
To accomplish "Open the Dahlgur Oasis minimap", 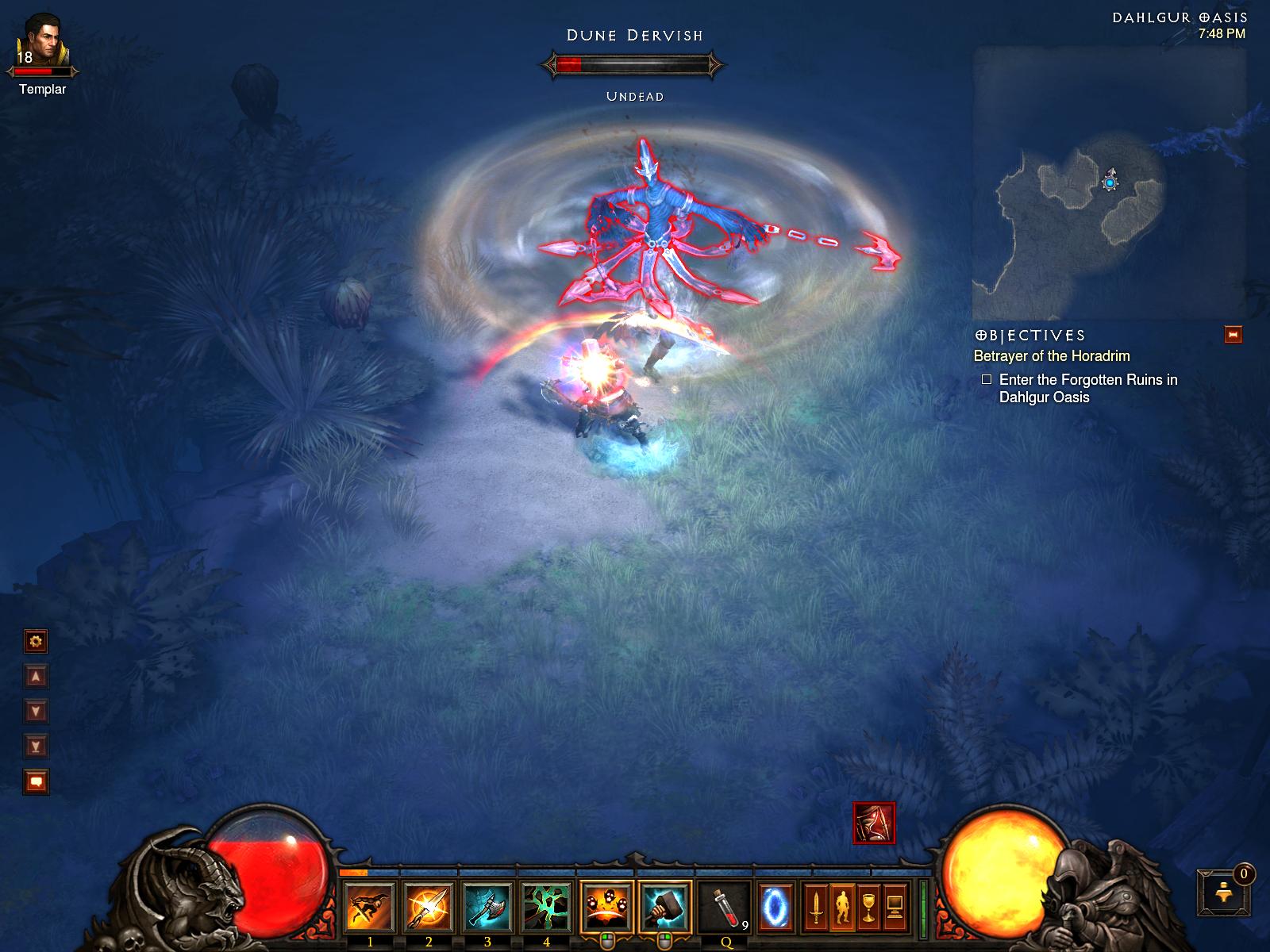I will click(x=1109, y=182).
